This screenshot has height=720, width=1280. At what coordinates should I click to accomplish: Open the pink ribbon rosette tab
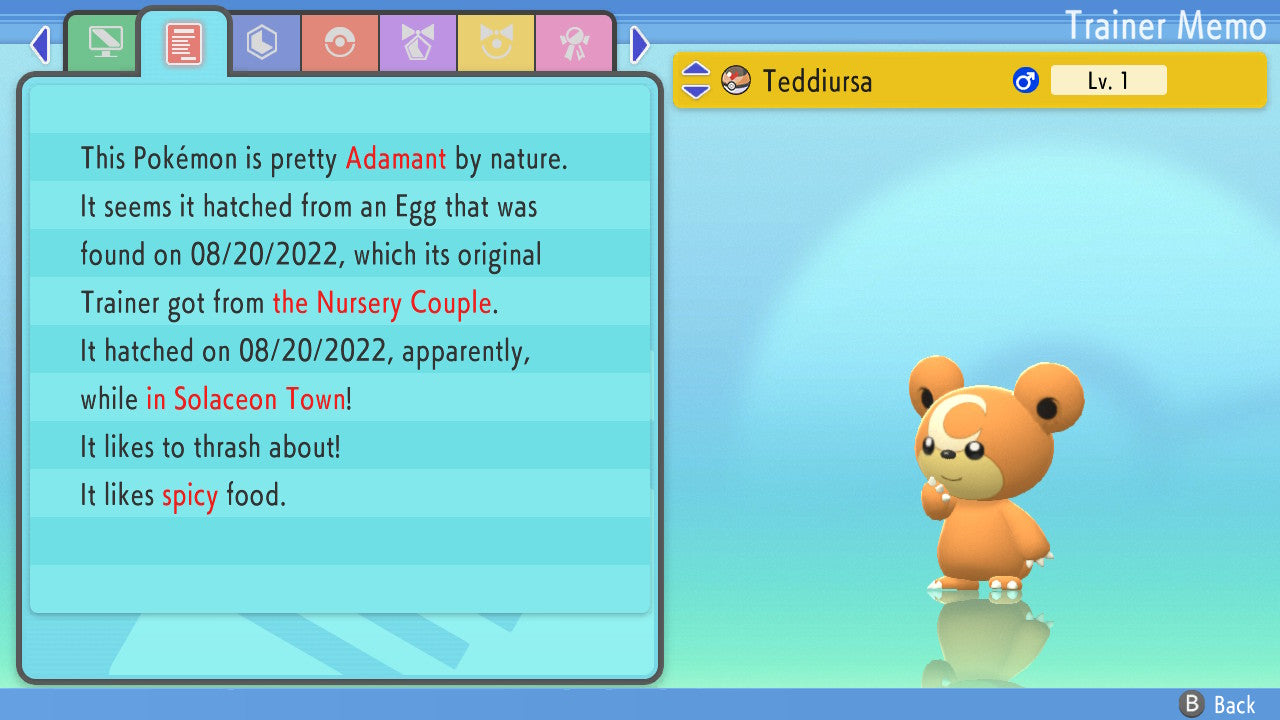point(574,43)
